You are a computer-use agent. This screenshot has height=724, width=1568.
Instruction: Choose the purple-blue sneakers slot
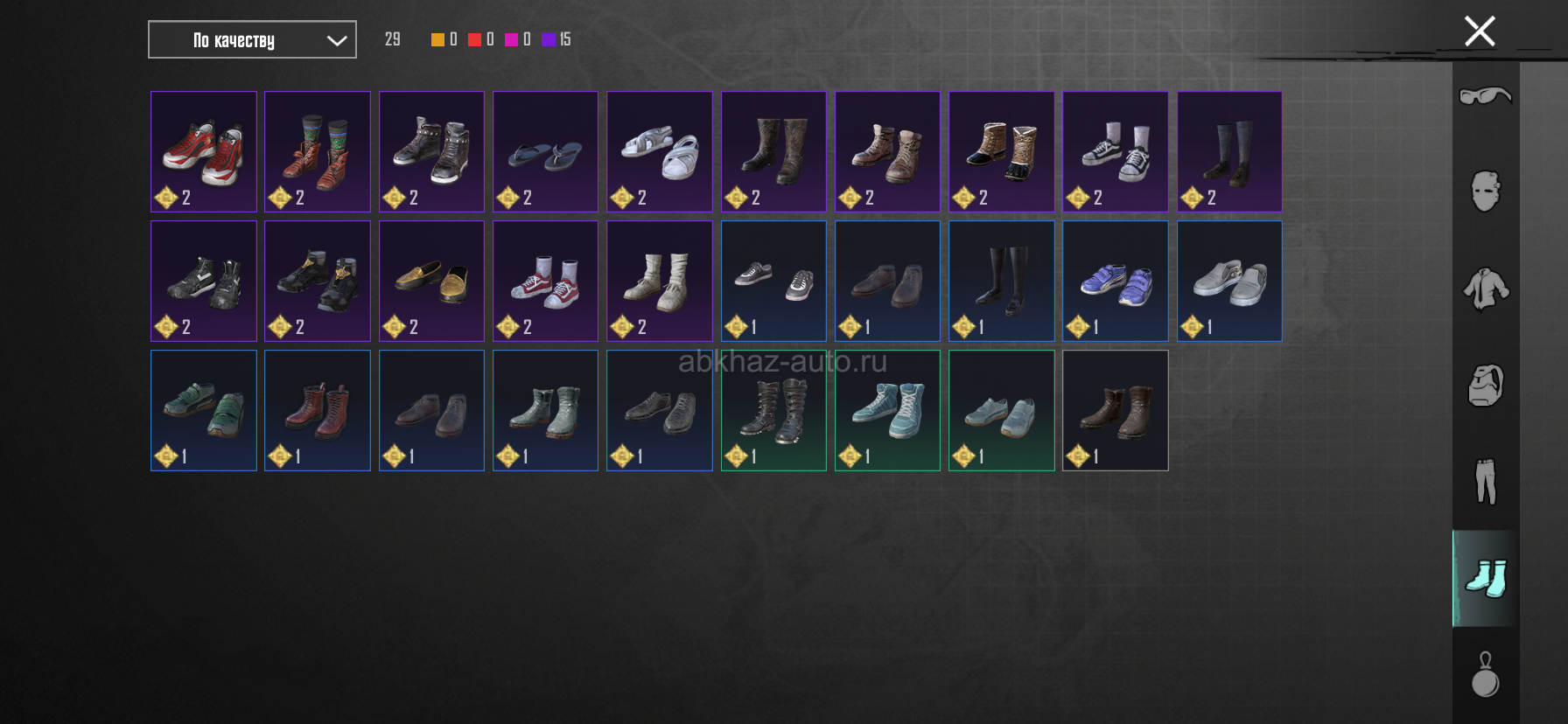point(1115,281)
